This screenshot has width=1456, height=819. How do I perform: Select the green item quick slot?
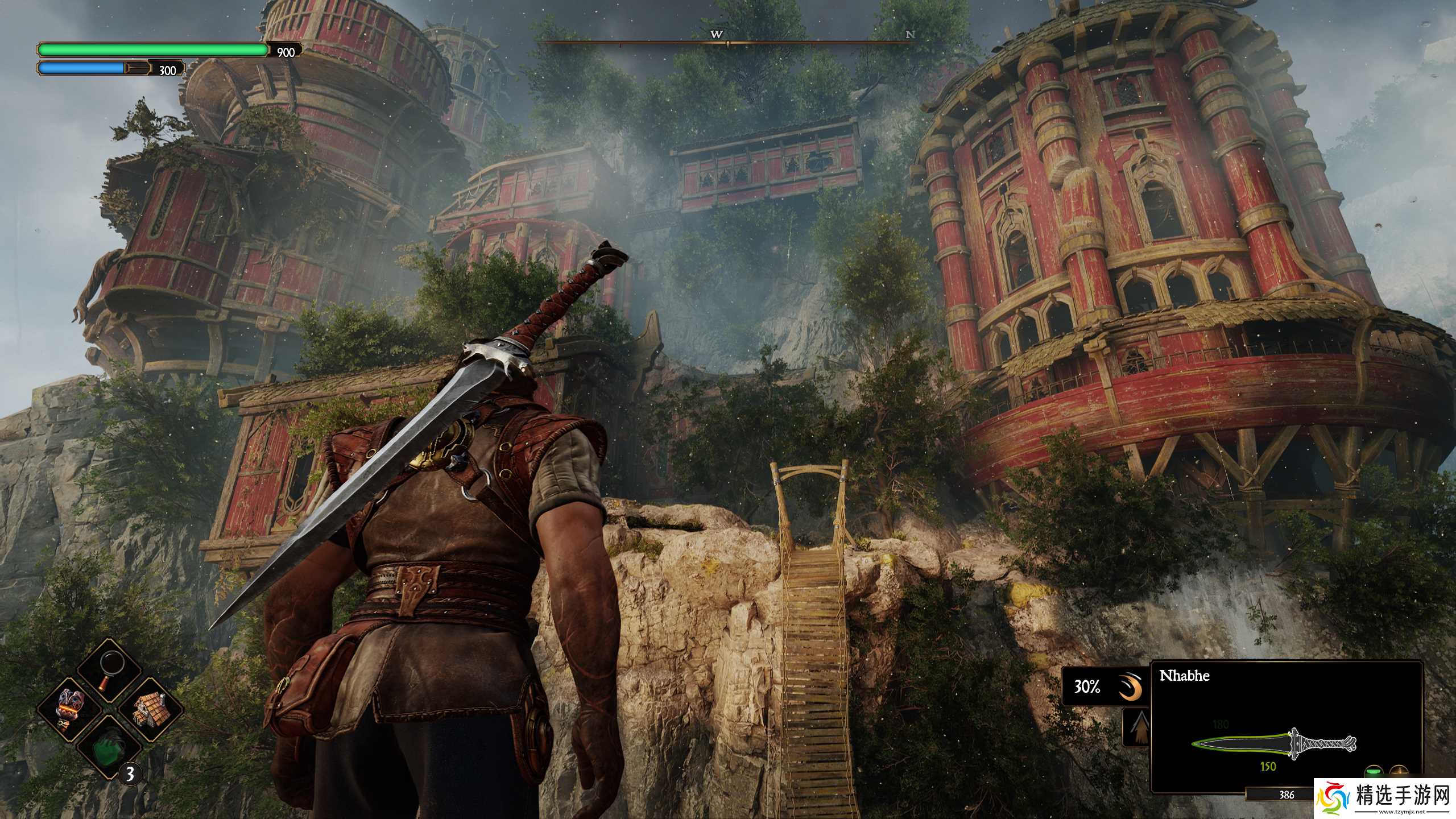[x=110, y=747]
